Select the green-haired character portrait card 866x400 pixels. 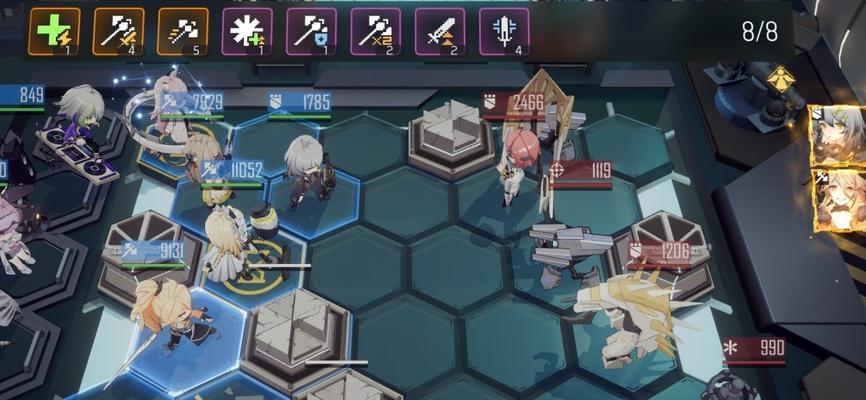coord(838,136)
